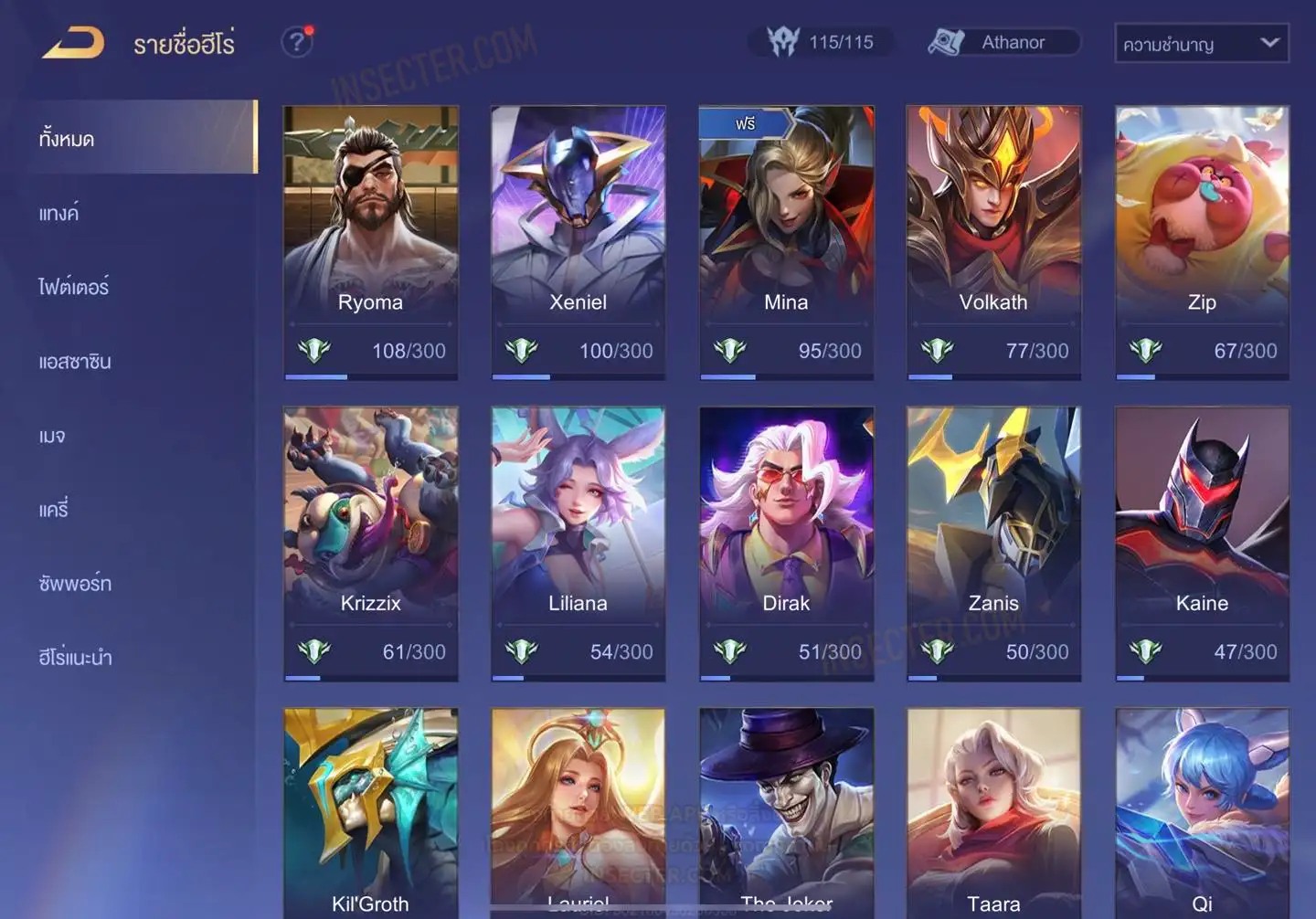Switch to the ทั้งหมด tab
Screen dimensions: 1316x919
(137, 138)
